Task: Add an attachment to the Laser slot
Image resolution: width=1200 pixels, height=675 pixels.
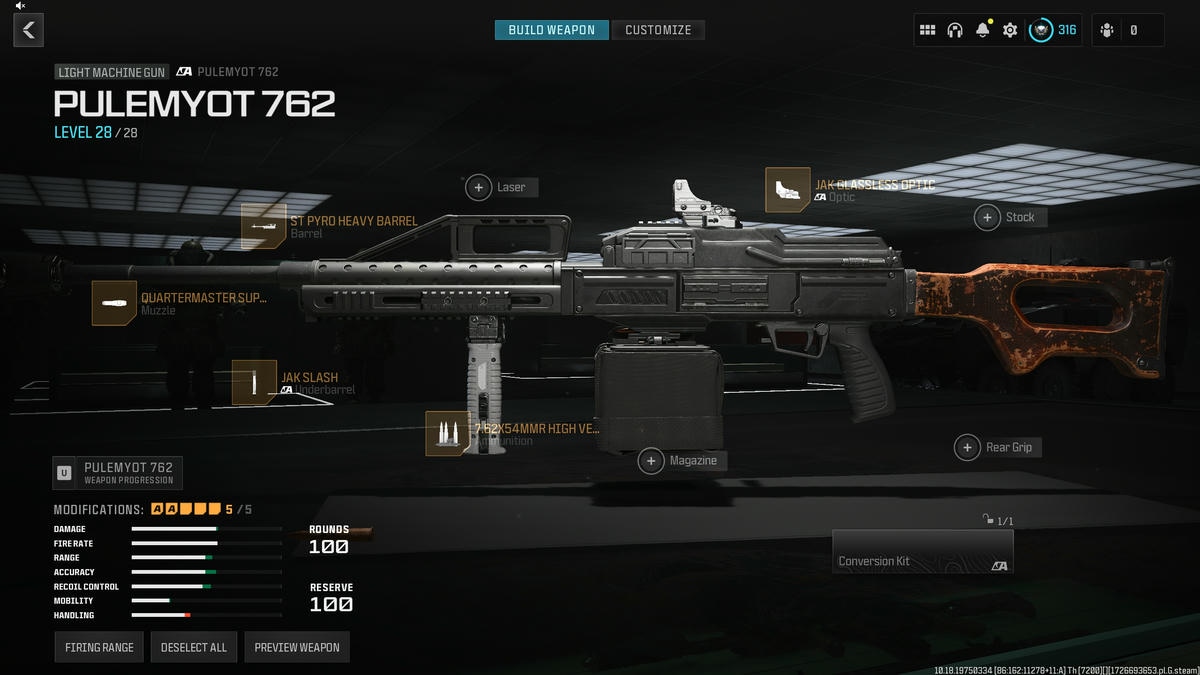Action: click(479, 187)
